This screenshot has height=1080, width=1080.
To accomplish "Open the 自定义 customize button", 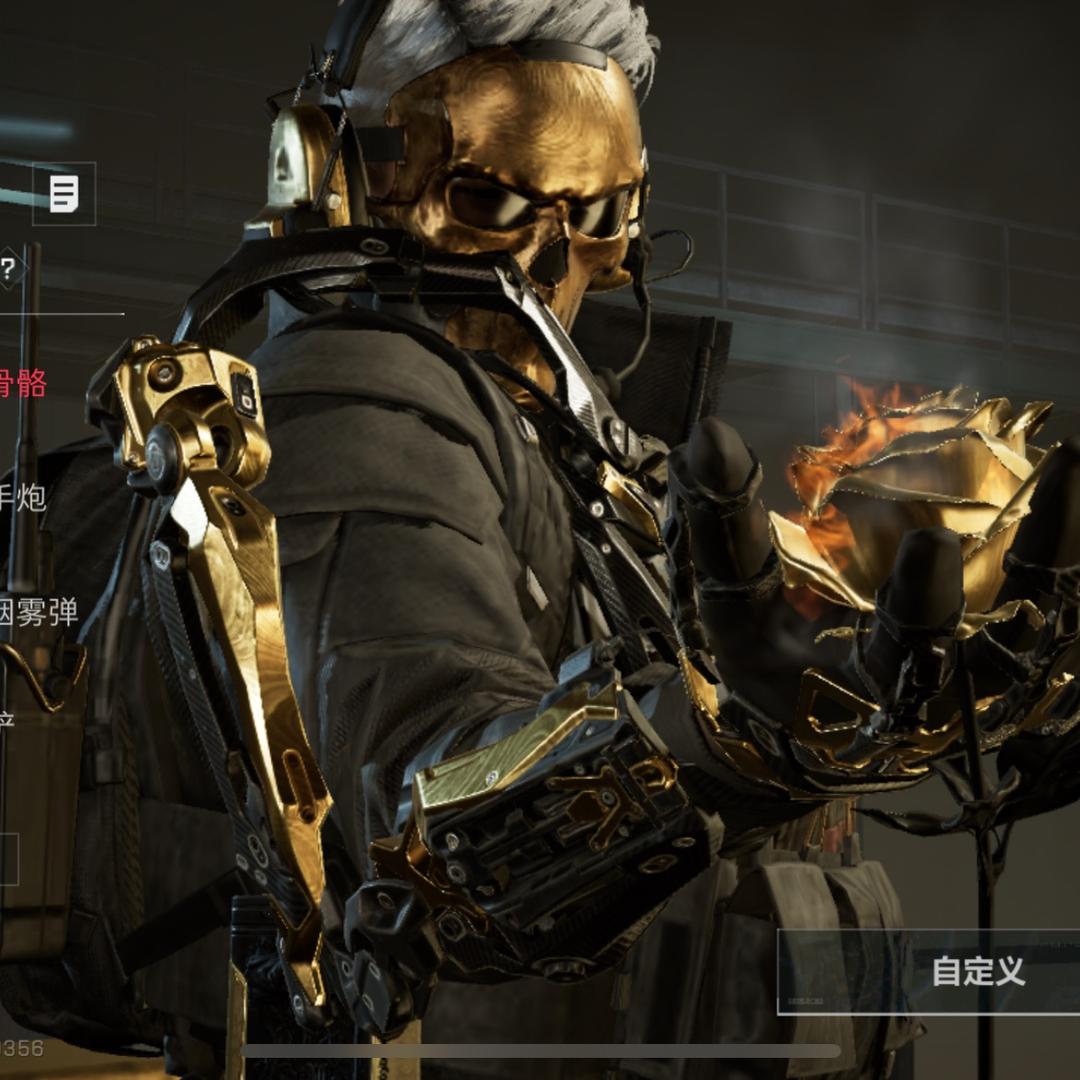I will [977, 971].
